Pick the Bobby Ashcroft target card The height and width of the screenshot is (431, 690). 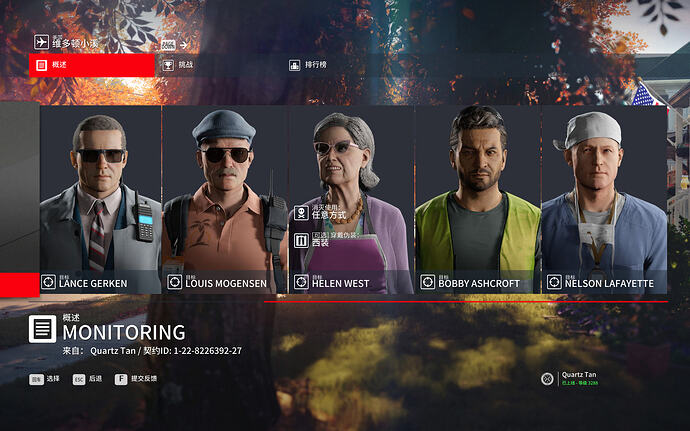pyautogui.click(x=477, y=200)
